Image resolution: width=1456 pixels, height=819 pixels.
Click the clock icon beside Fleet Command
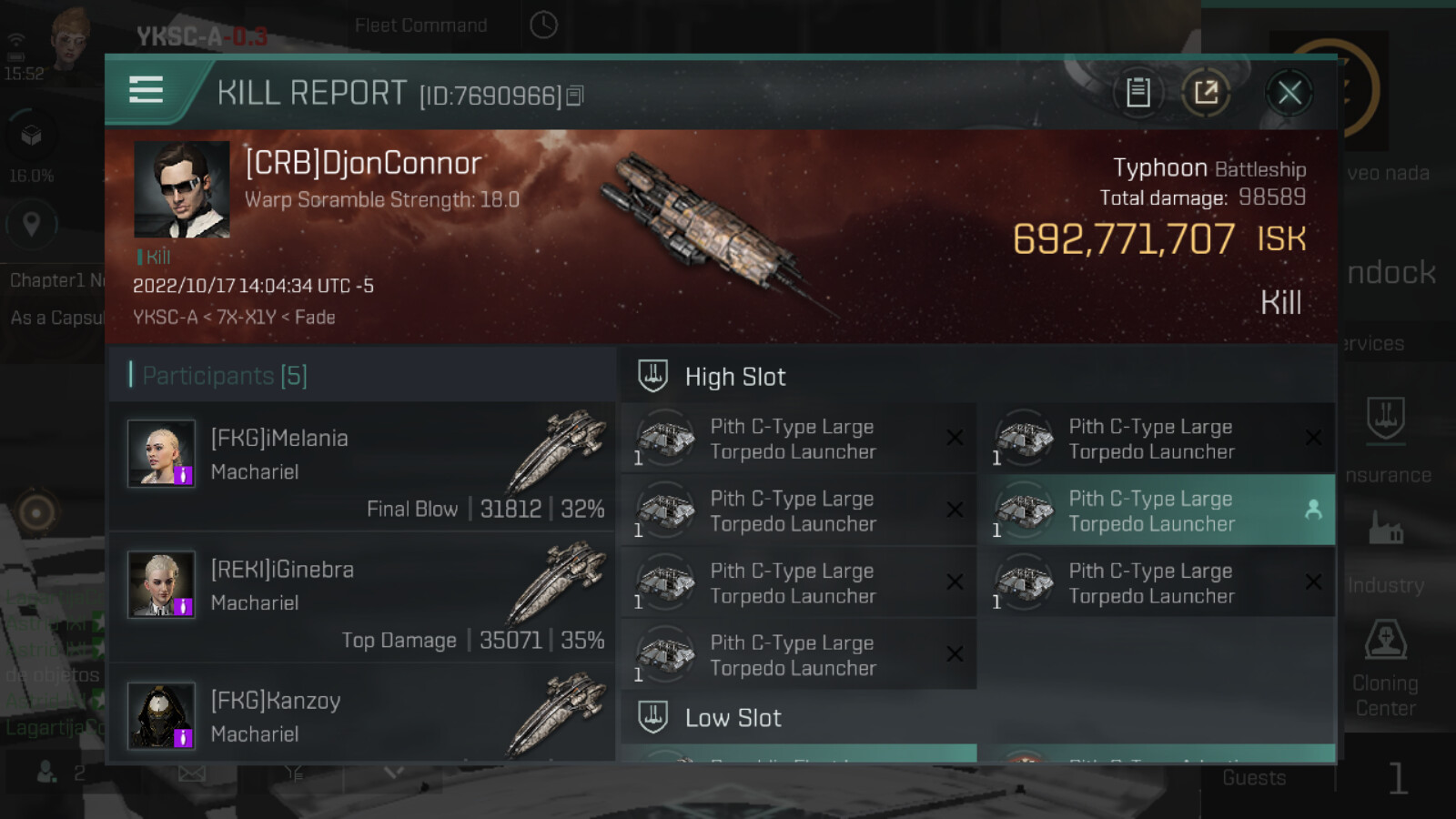[x=543, y=25]
